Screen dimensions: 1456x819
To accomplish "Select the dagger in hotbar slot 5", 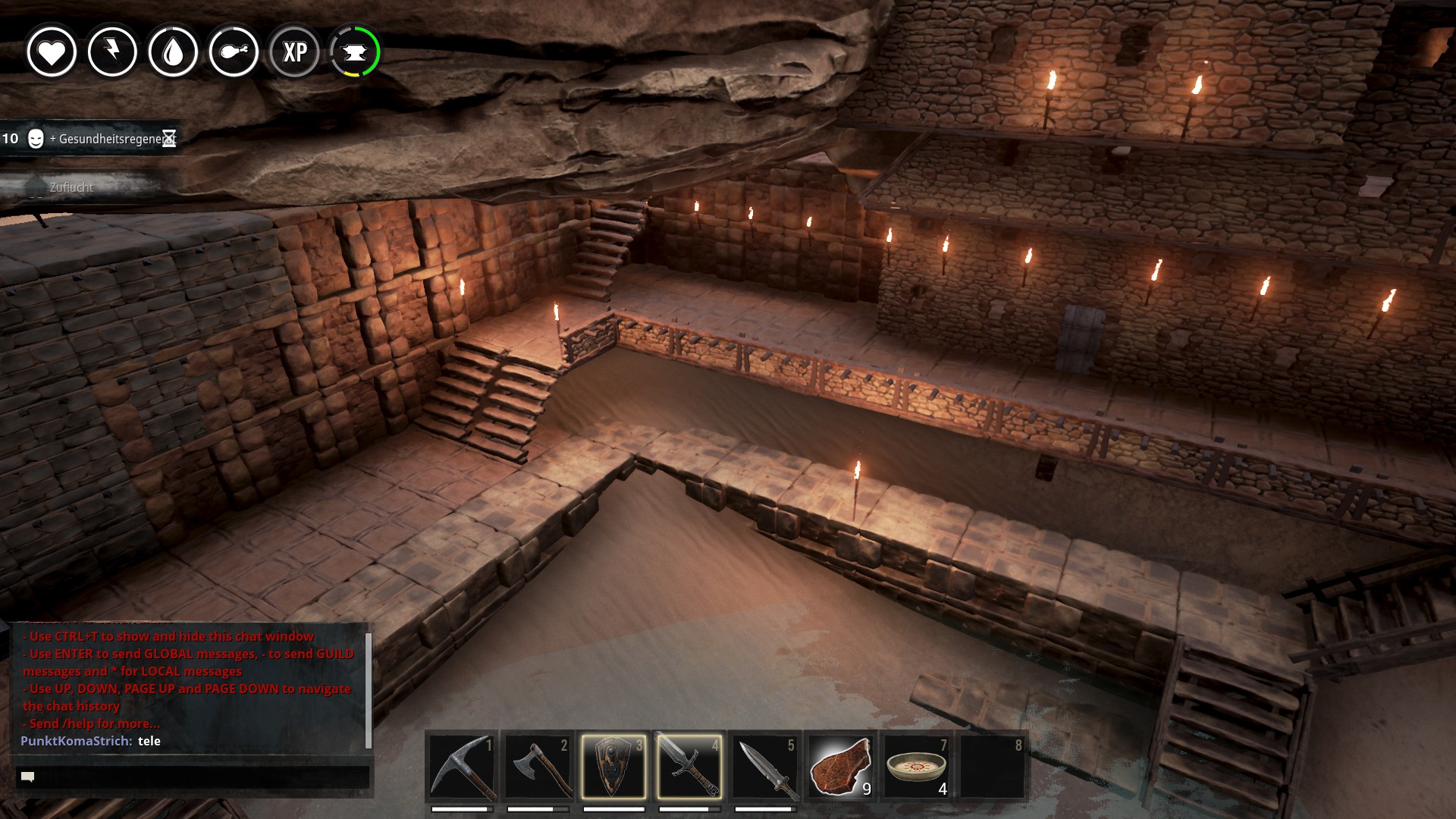I will pyautogui.click(x=765, y=766).
